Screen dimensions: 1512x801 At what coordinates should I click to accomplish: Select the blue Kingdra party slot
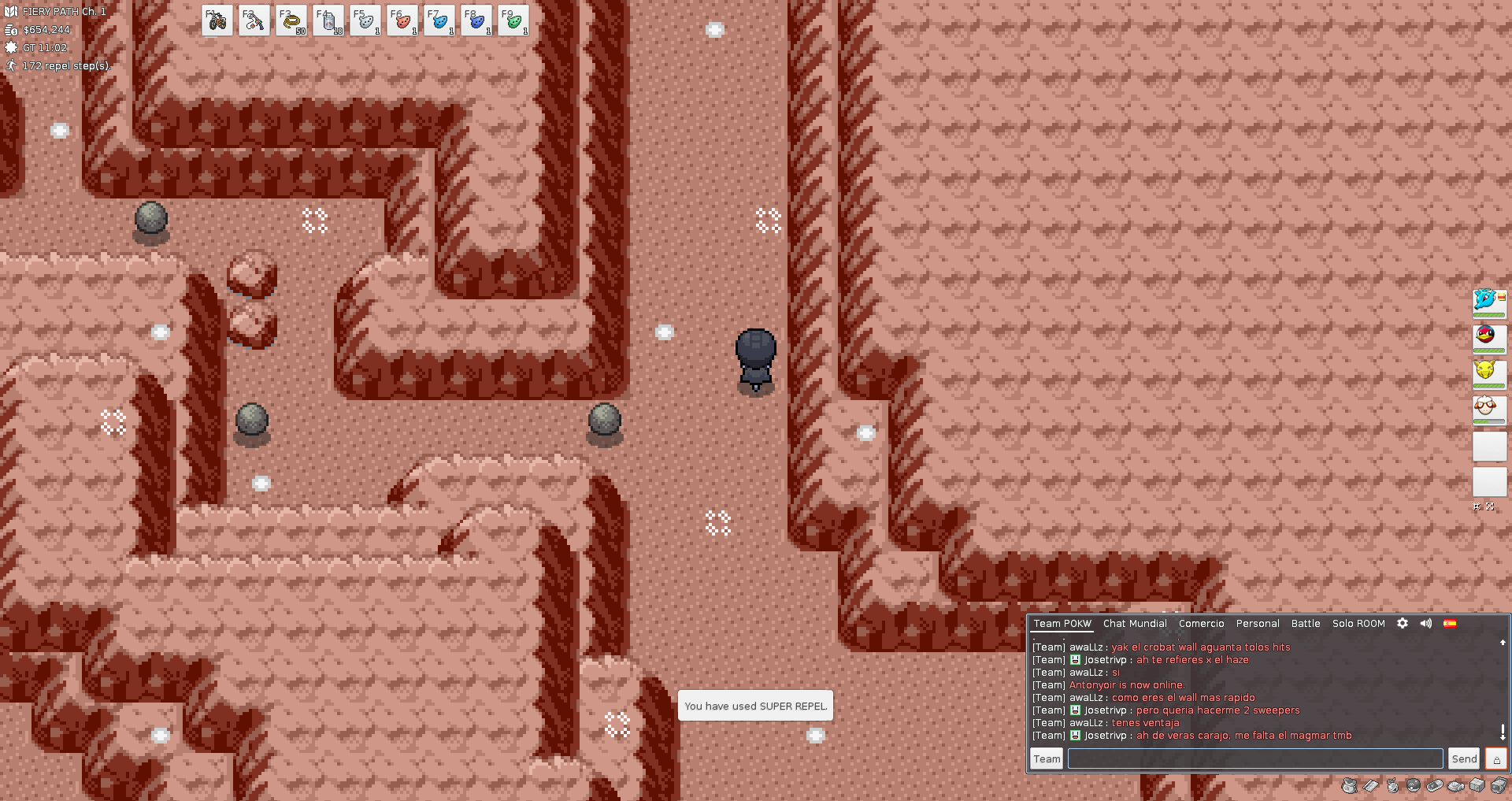(1488, 302)
